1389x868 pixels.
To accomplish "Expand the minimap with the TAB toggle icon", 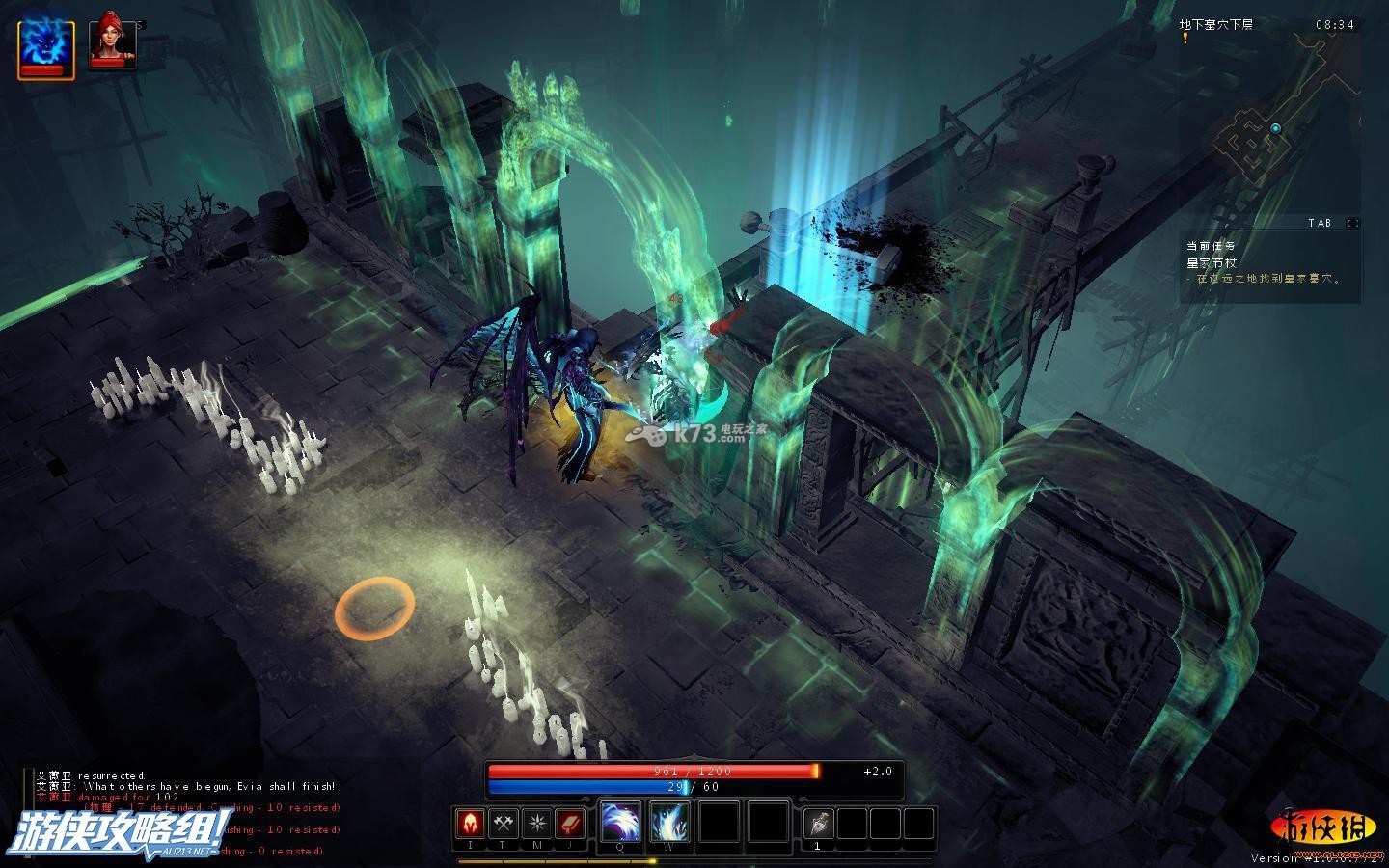I will pyautogui.click(x=1352, y=223).
